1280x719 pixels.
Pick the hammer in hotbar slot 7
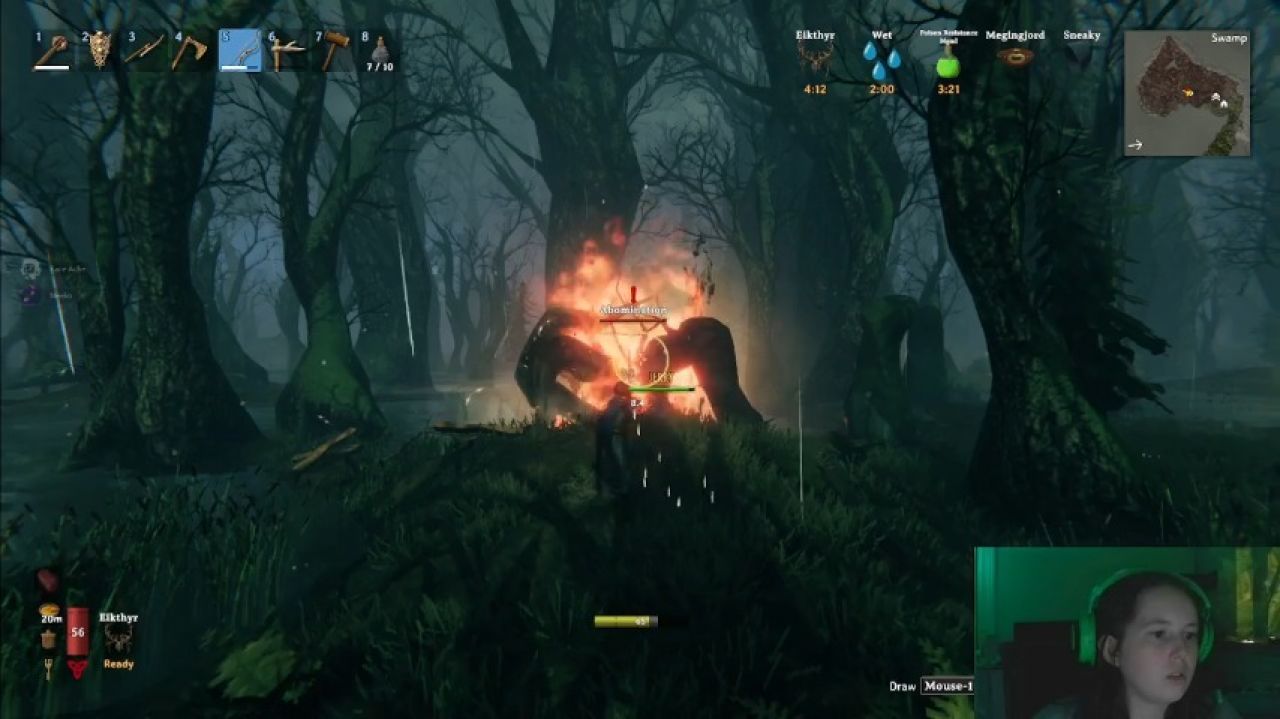[334, 50]
